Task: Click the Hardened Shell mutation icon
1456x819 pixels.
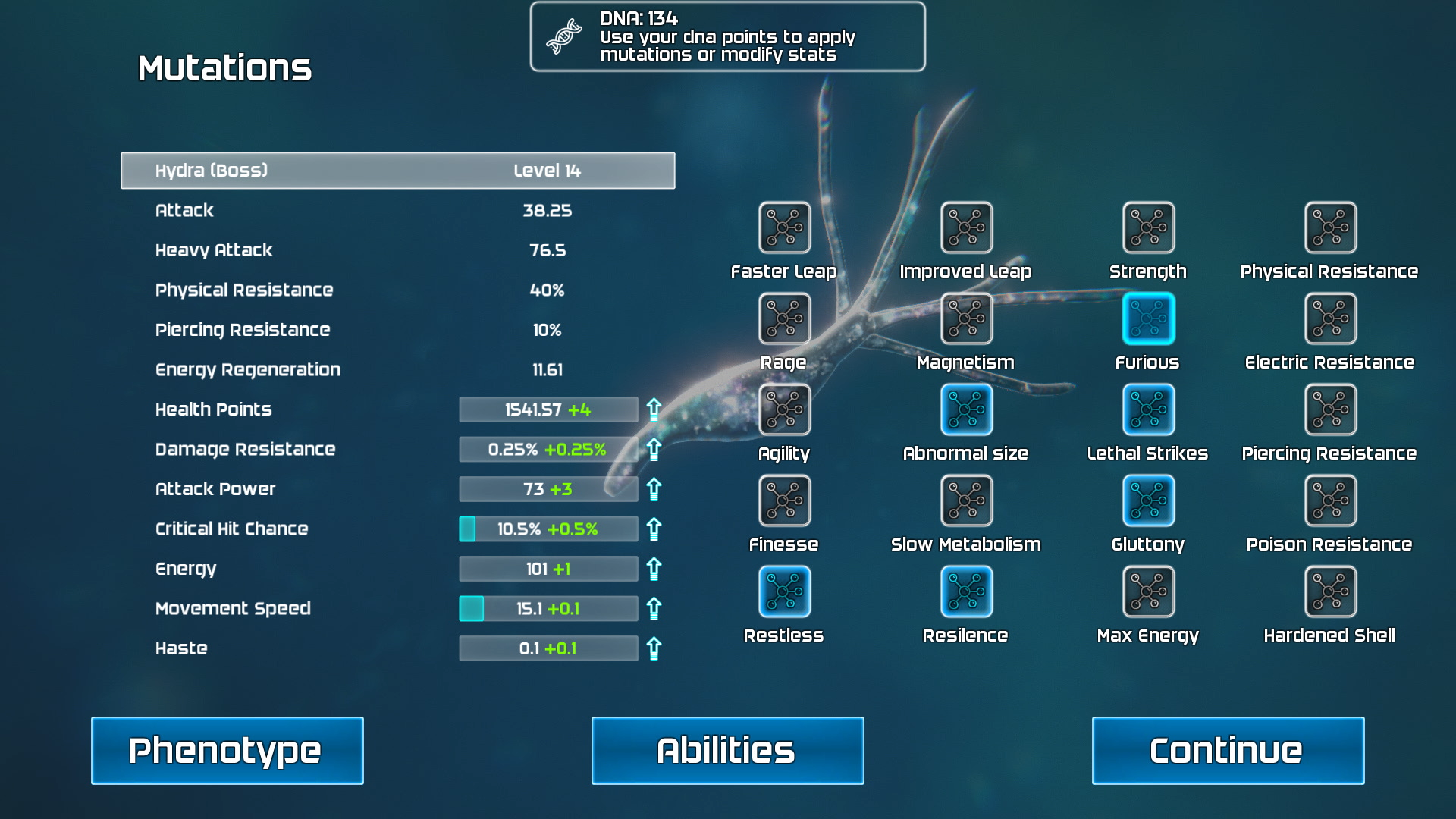Action: pyautogui.click(x=1330, y=591)
